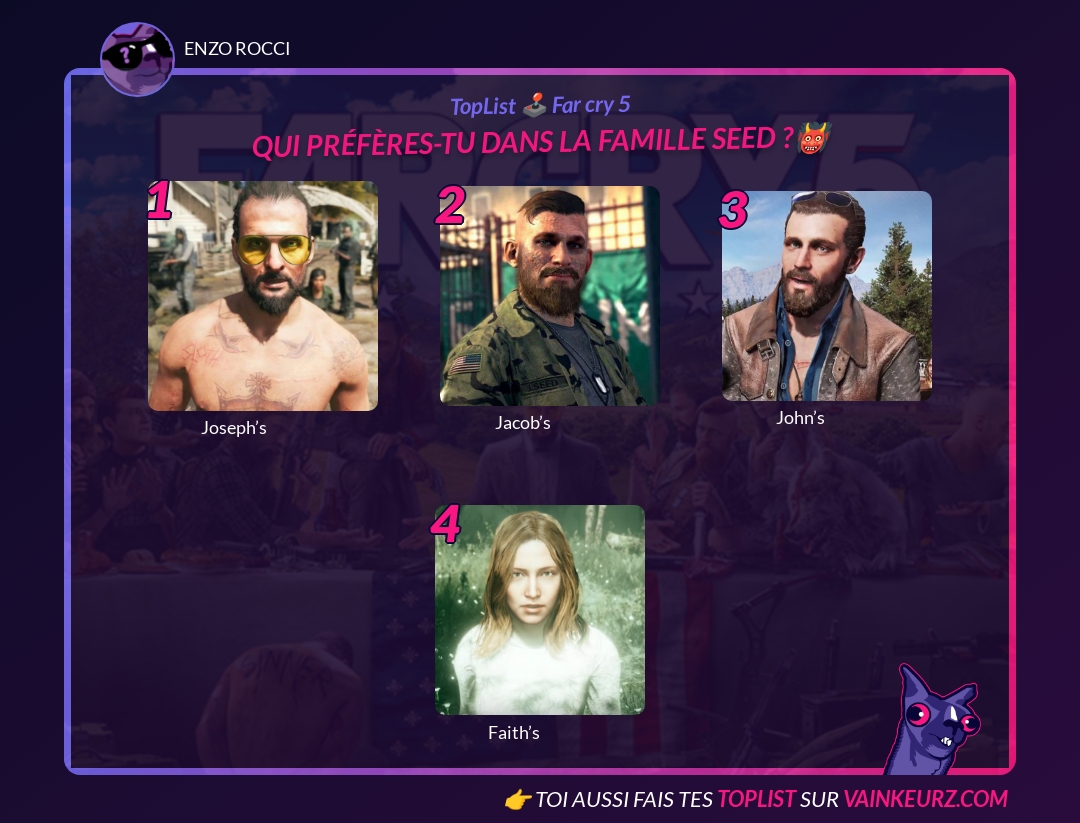Click the ENZO ROCCI username
1080x823 pixels.
pos(237,49)
